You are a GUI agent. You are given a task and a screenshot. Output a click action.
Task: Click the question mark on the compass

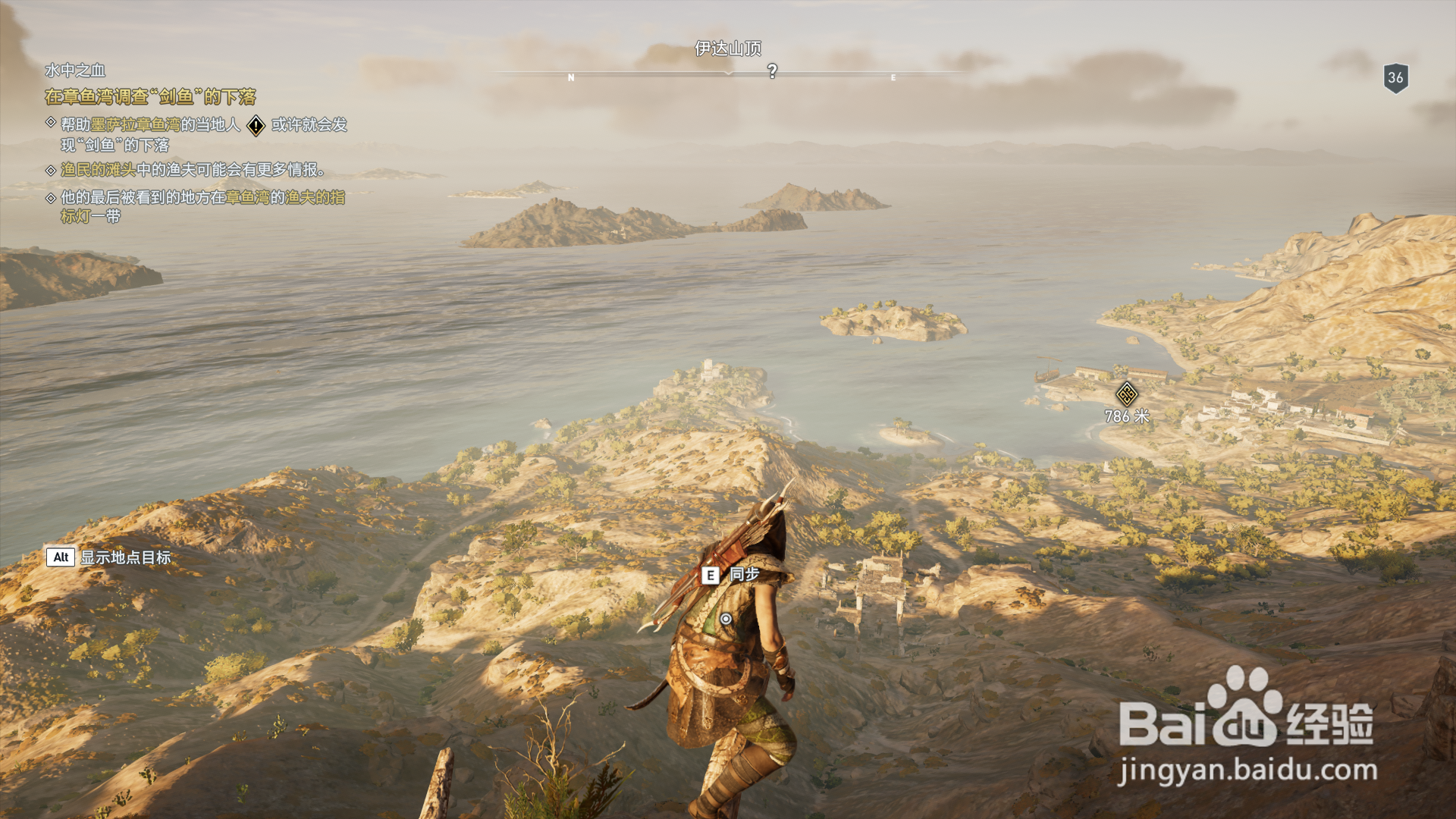point(772,71)
